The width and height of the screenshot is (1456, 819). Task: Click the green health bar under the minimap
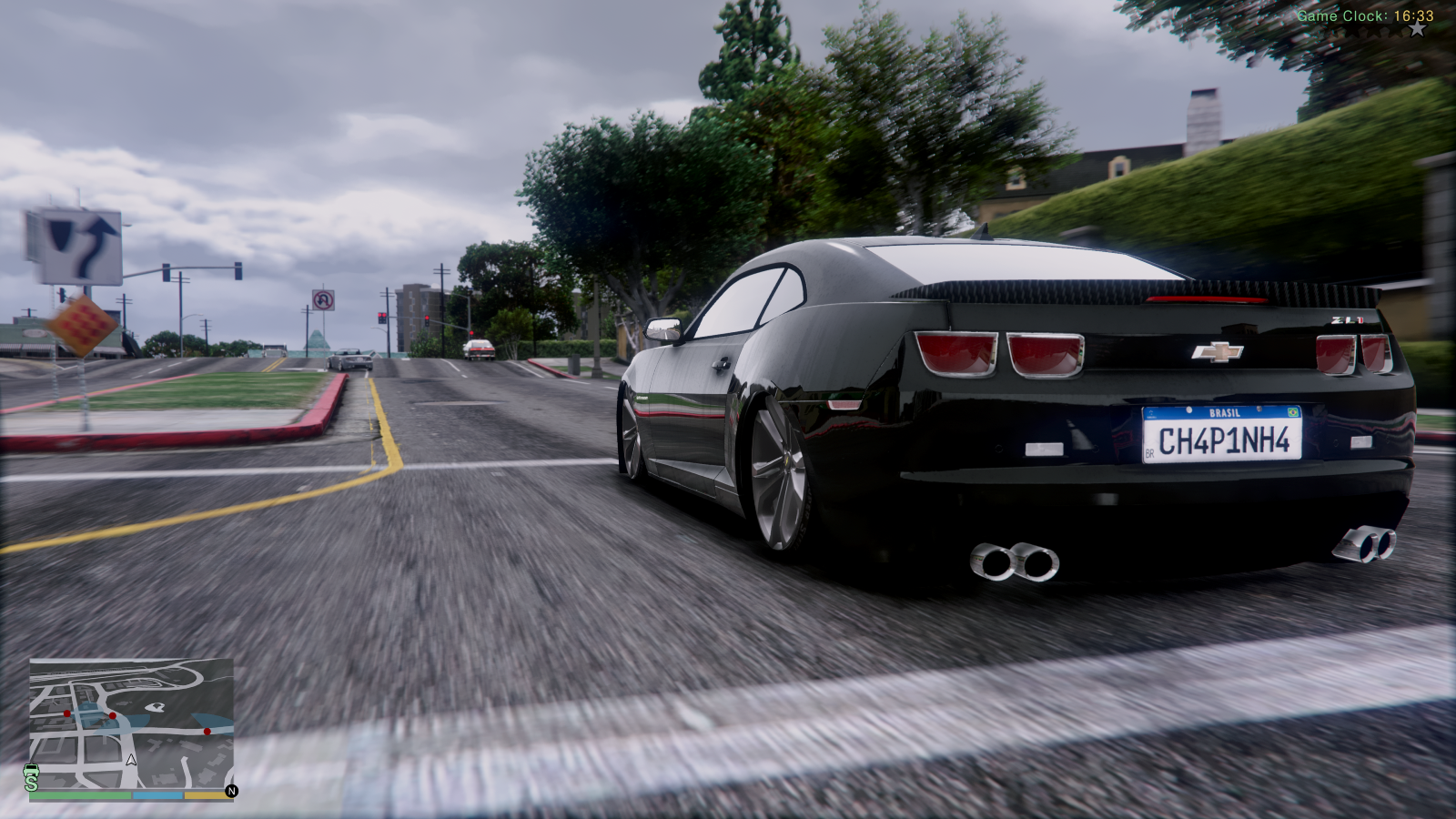(81, 795)
